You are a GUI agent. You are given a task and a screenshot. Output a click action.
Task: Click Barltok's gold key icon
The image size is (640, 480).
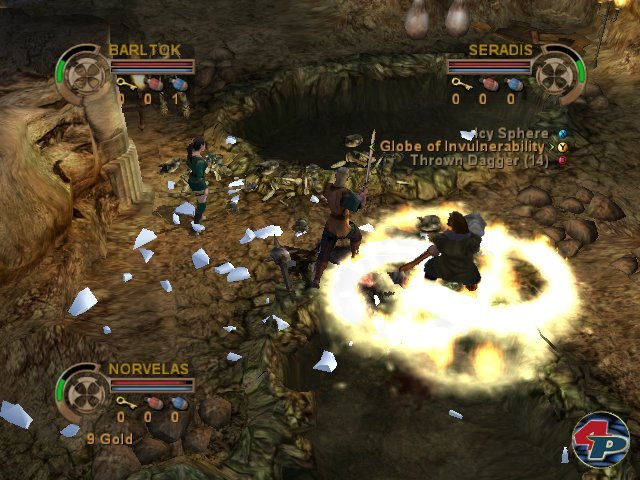pyautogui.click(x=122, y=85)
